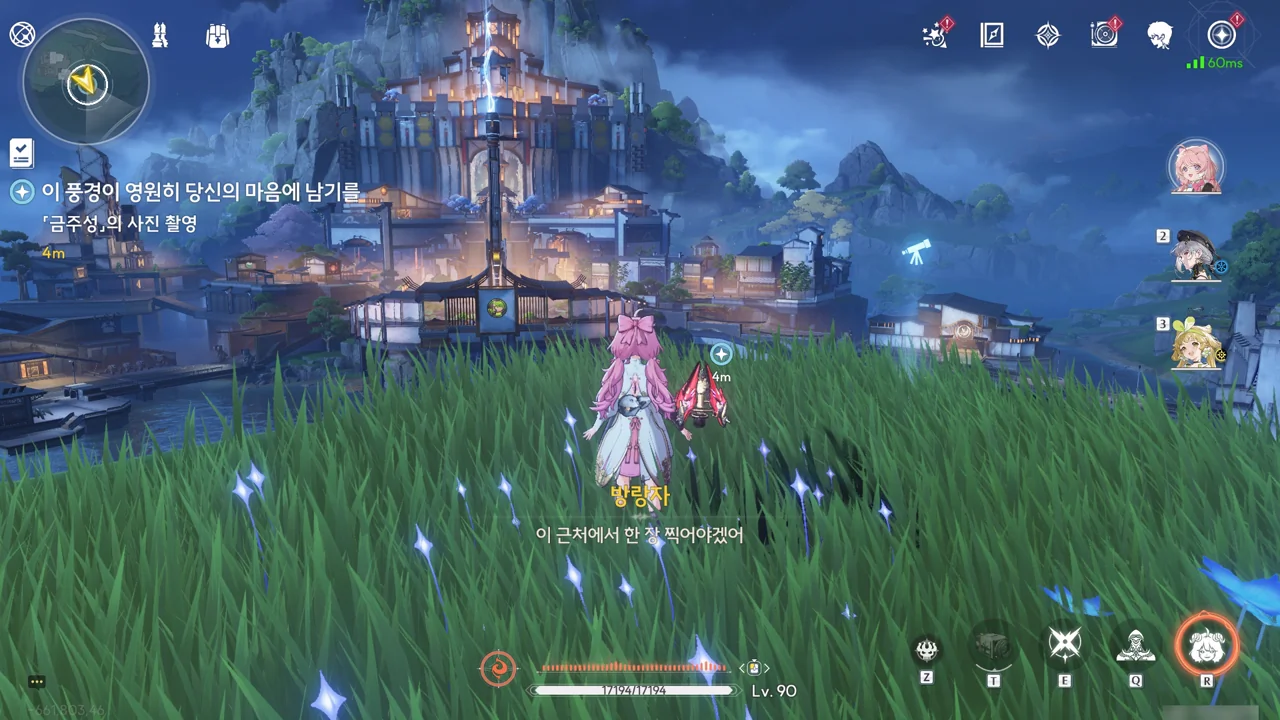Open the turntable disc icon
1280x720 pixels.
pyautogui.click(x=1104, y=36)
